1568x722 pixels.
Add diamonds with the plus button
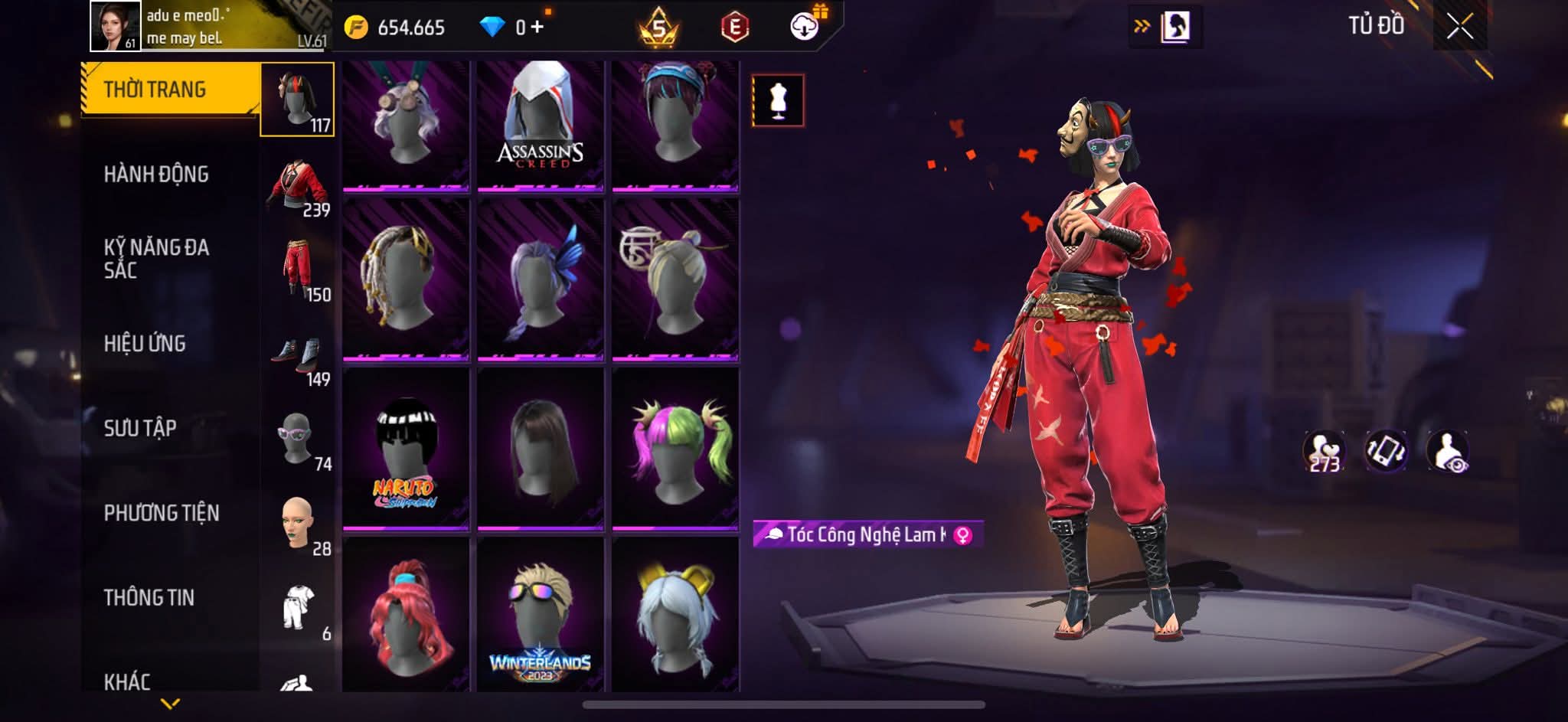click(537, 28)
